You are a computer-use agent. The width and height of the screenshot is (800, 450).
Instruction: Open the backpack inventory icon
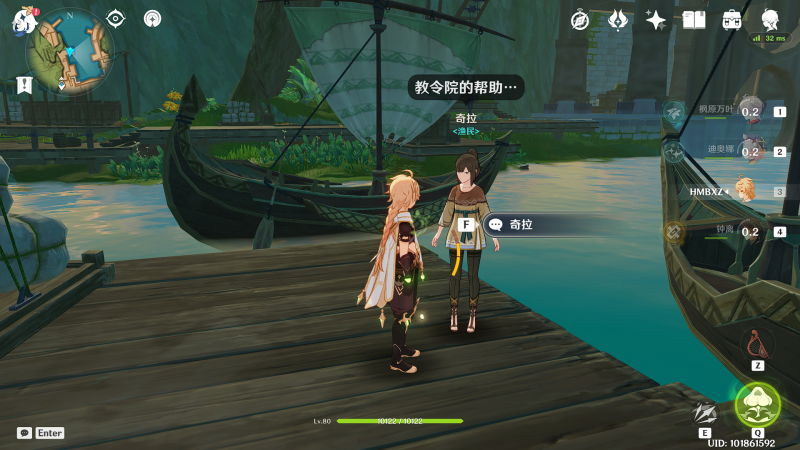tap(732, 19)
